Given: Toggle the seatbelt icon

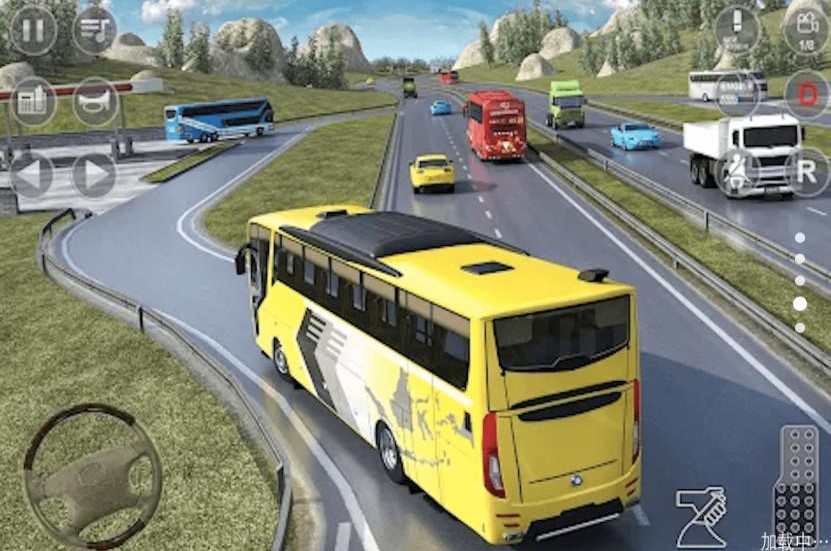Looking at the screenshot, I should coord(737,168).
